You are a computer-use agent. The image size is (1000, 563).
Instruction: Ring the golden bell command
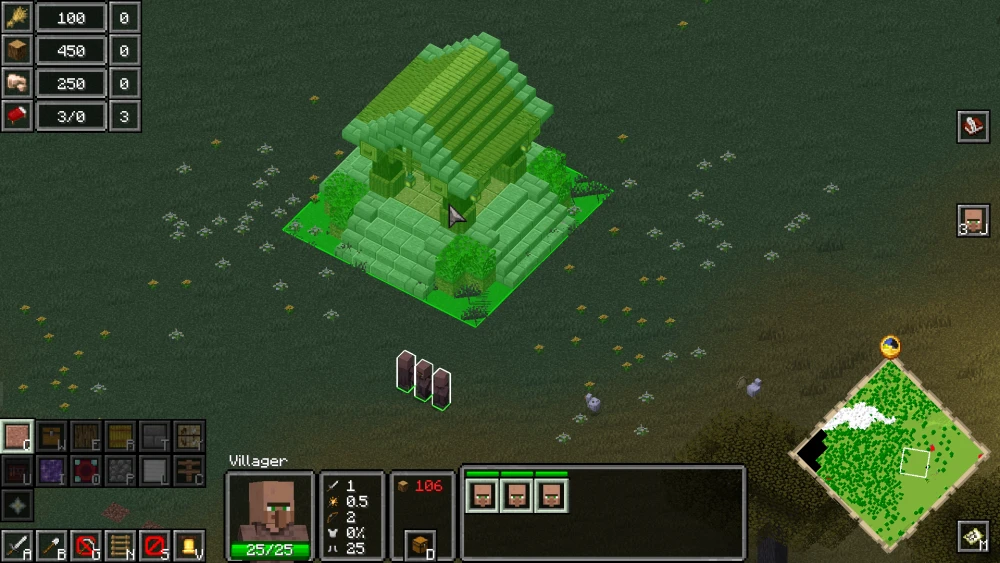188,546
